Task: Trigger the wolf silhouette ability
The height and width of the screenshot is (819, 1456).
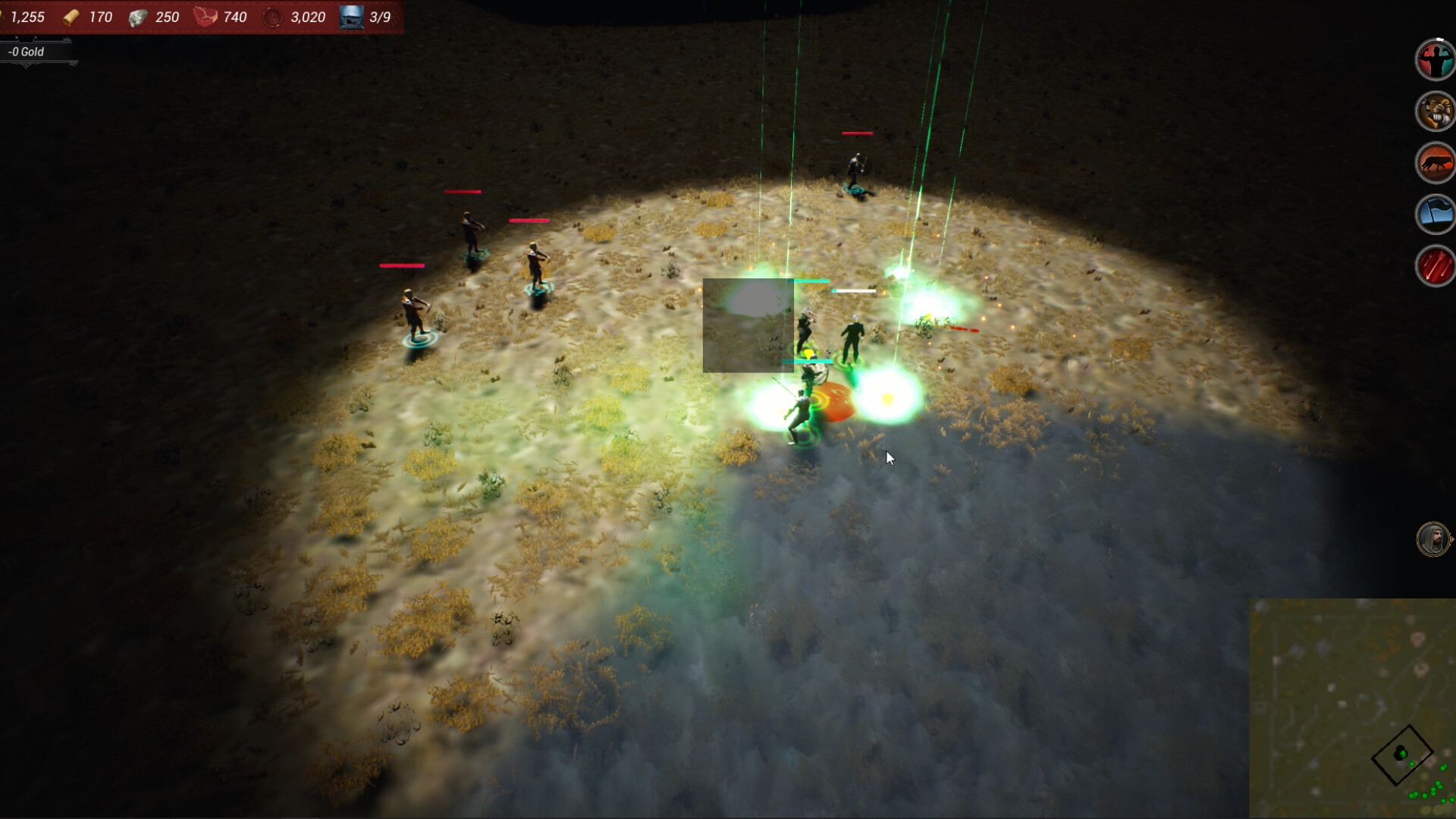Action: click(1433, 163)
